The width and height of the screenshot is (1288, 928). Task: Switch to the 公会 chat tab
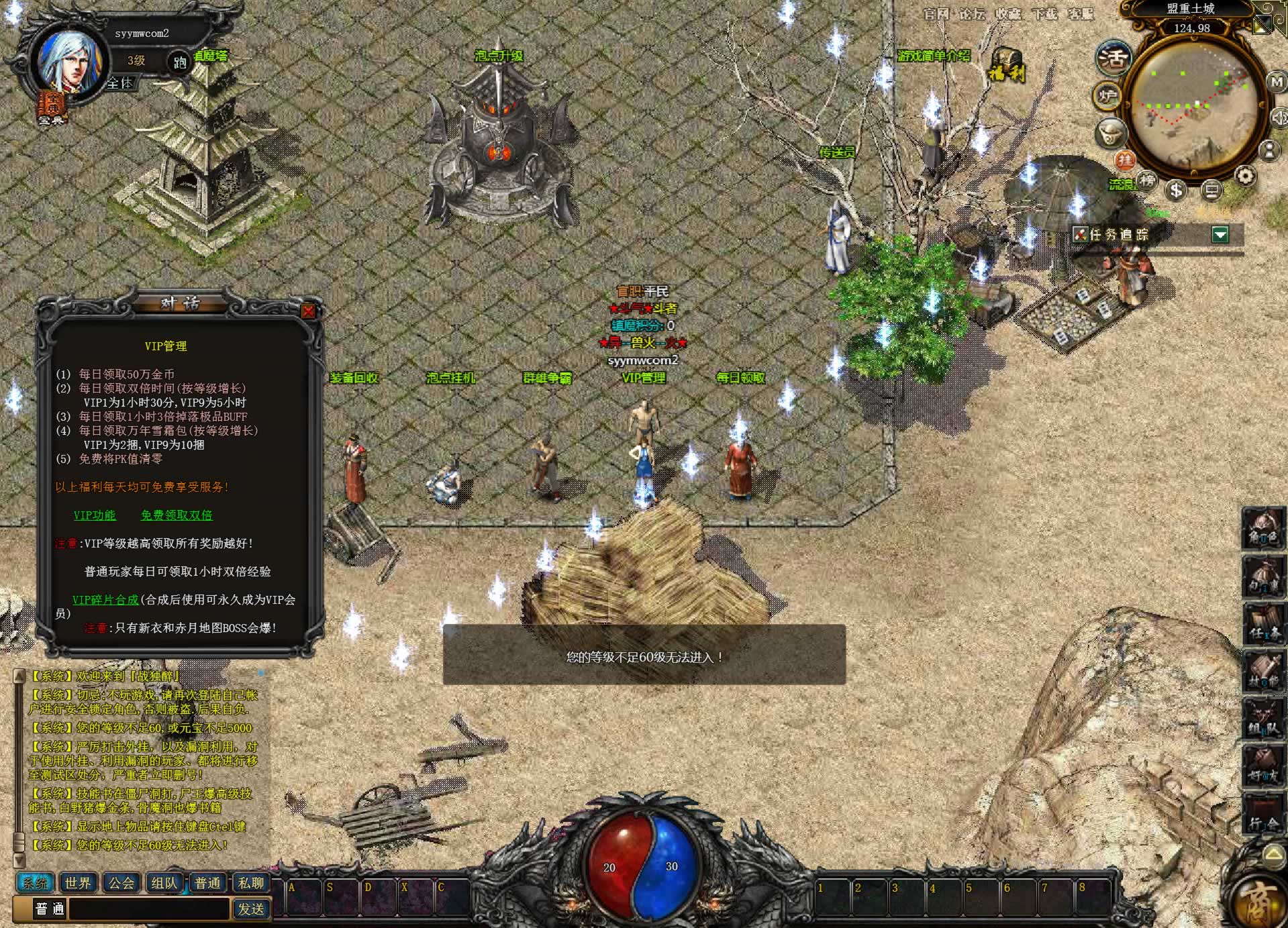pyautogui.click(x=121, y=883)
